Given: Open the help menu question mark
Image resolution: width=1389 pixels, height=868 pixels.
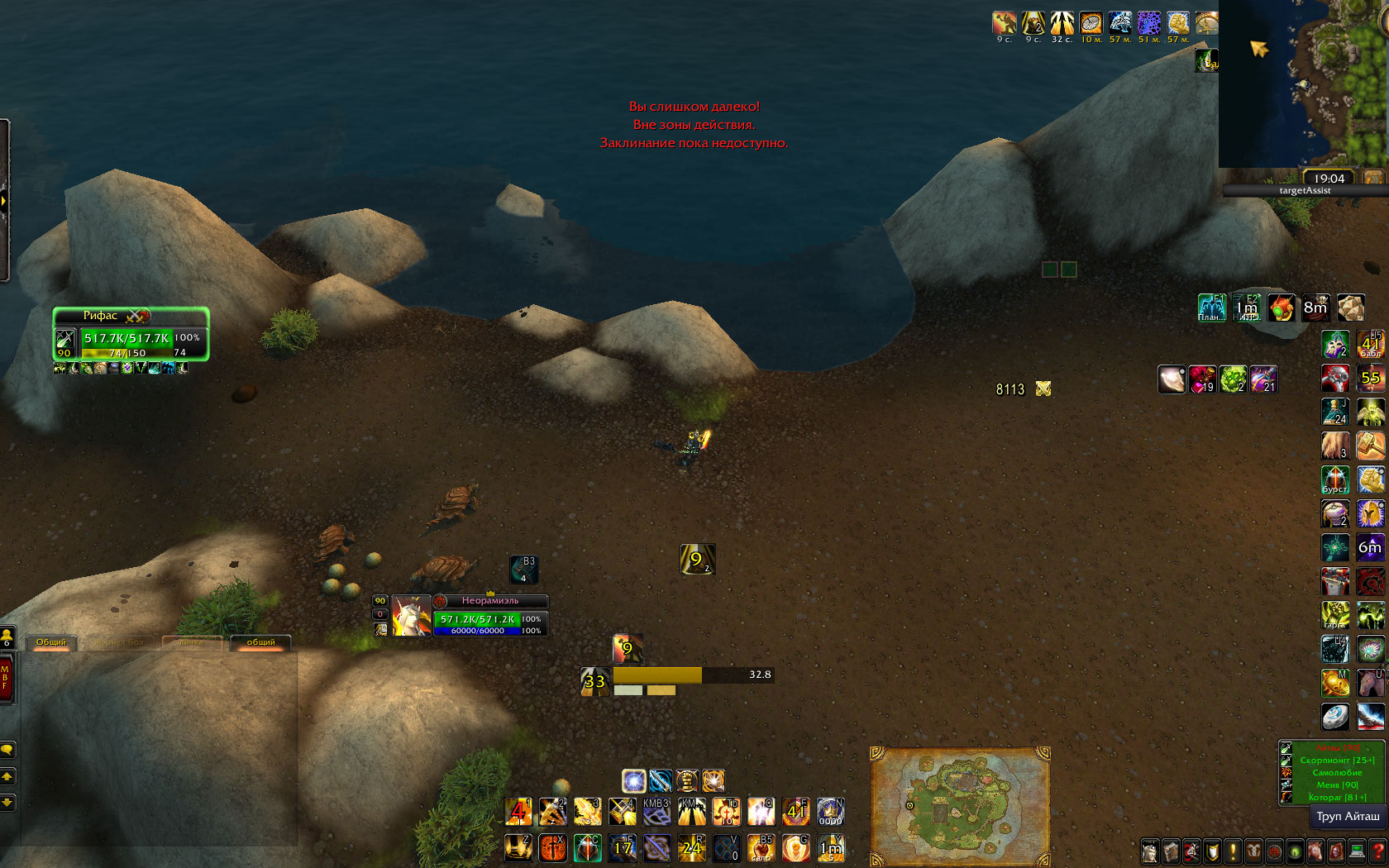Looking at the screenshot, I should (x=1377, y=851).
